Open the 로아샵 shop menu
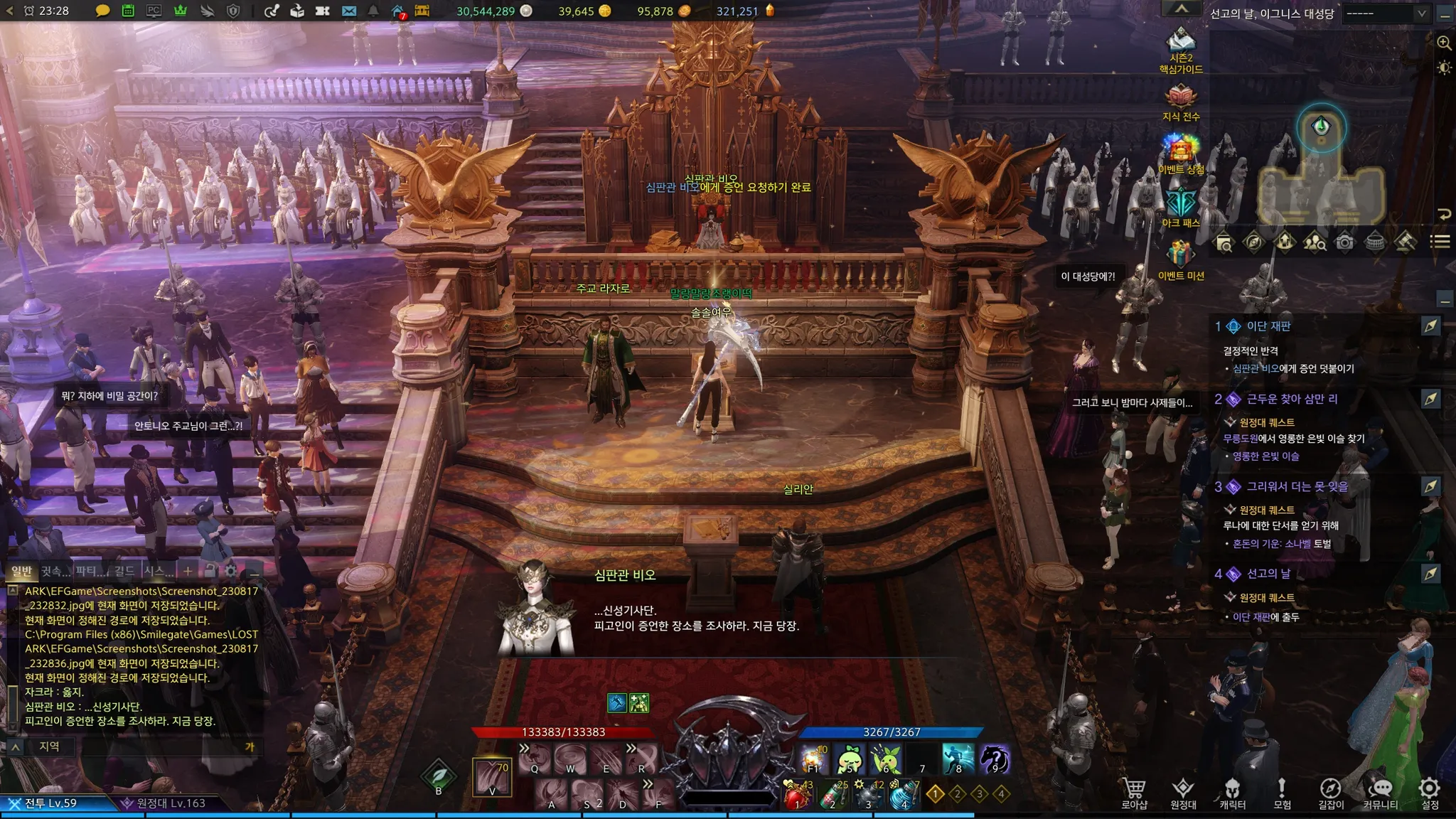This screenshot has height=819, width=1456. 1135,792
